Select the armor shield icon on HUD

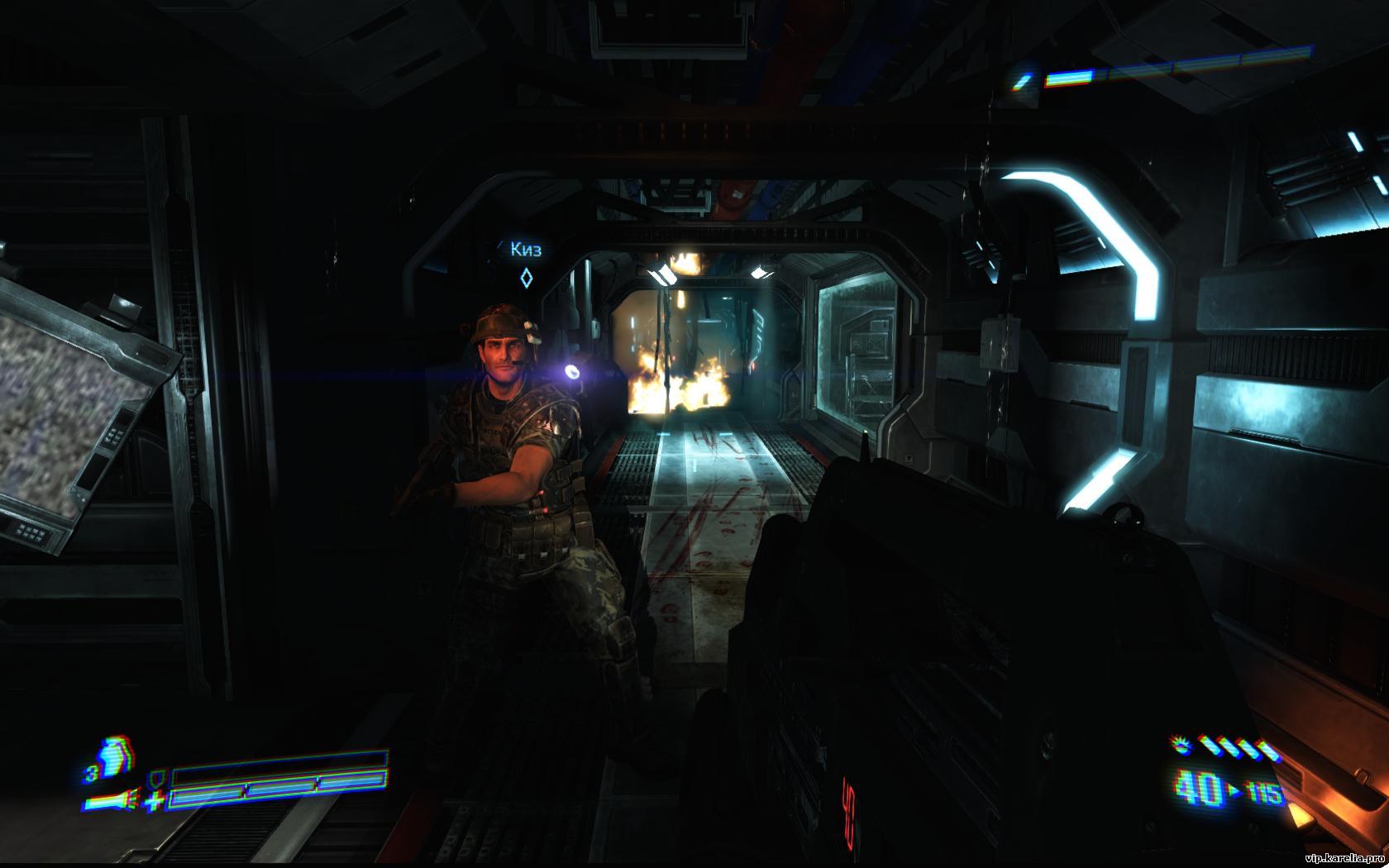point(157,779)
